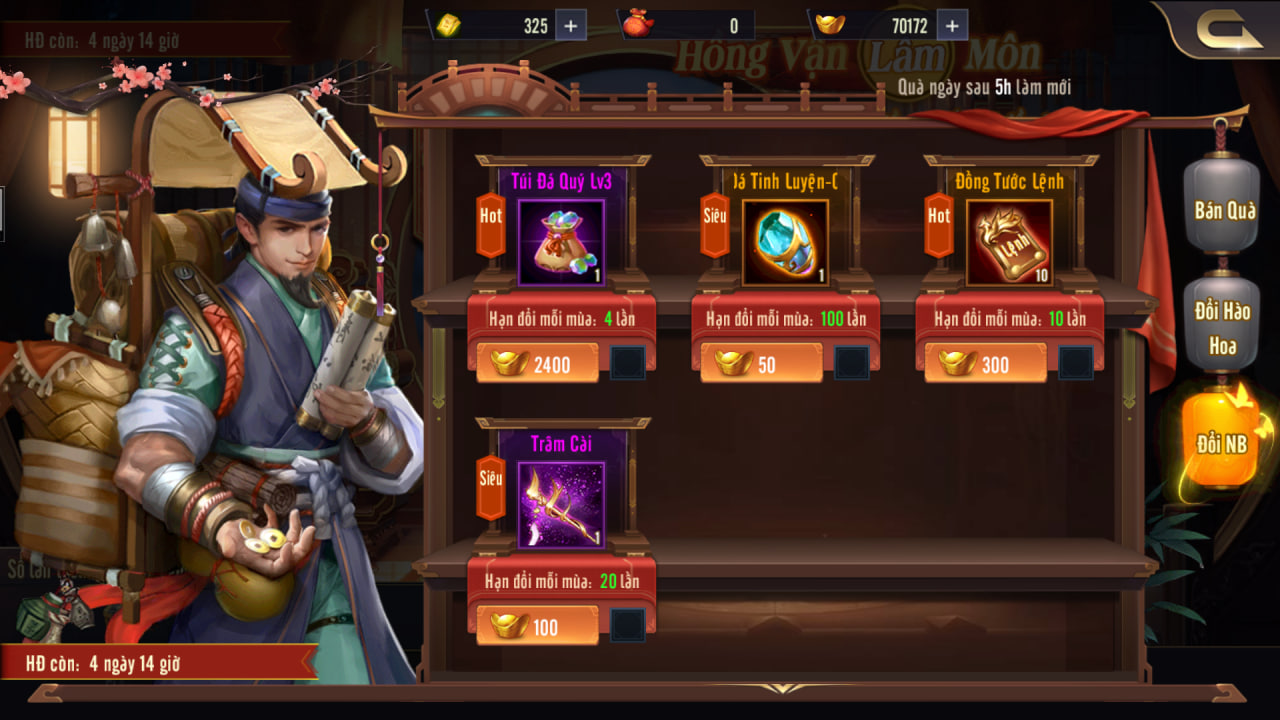
Task: Buy Trâm Cài for 100 ingots
Action: point(537,627)
